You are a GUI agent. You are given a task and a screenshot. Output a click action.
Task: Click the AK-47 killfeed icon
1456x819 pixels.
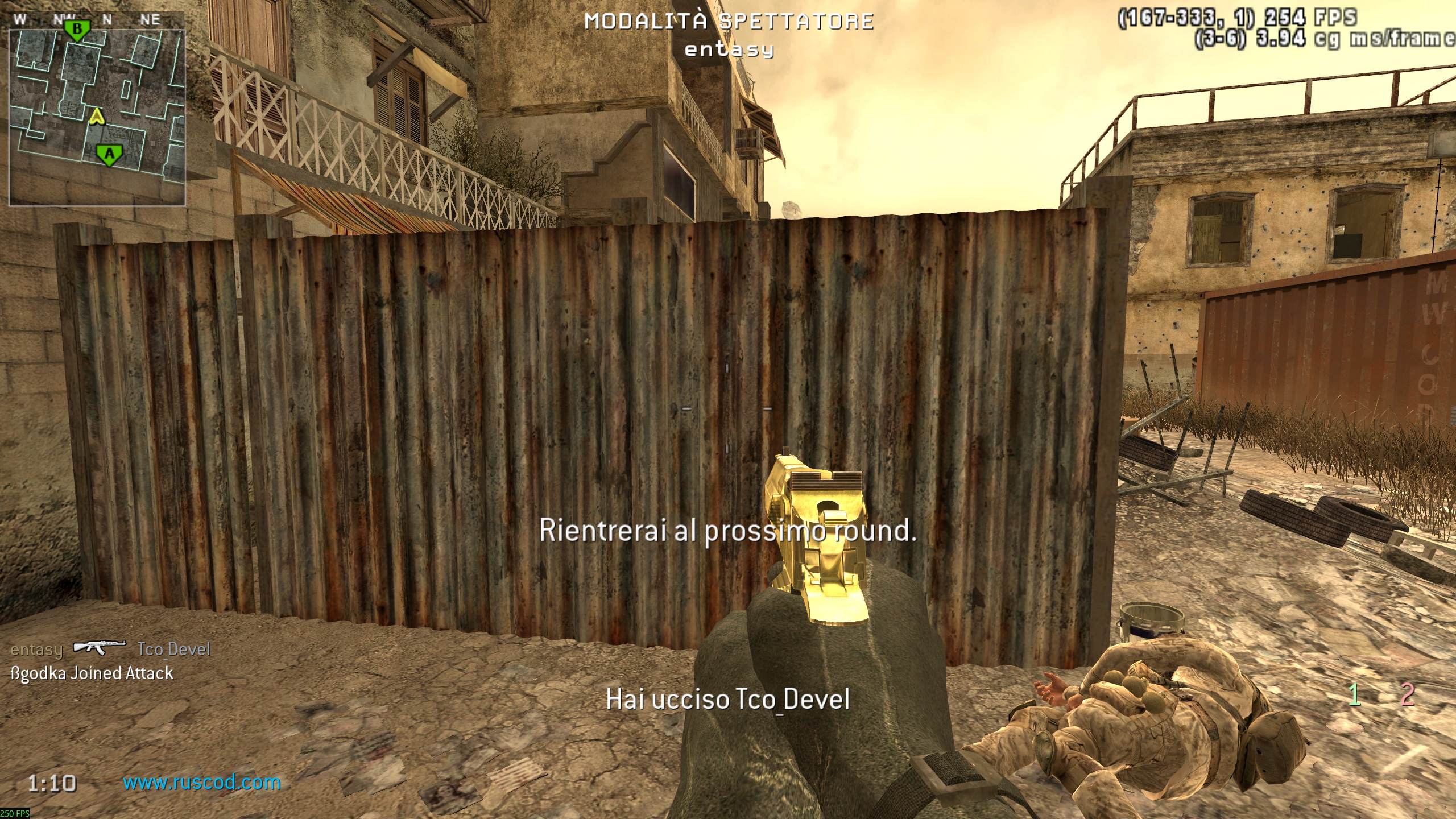100,648
